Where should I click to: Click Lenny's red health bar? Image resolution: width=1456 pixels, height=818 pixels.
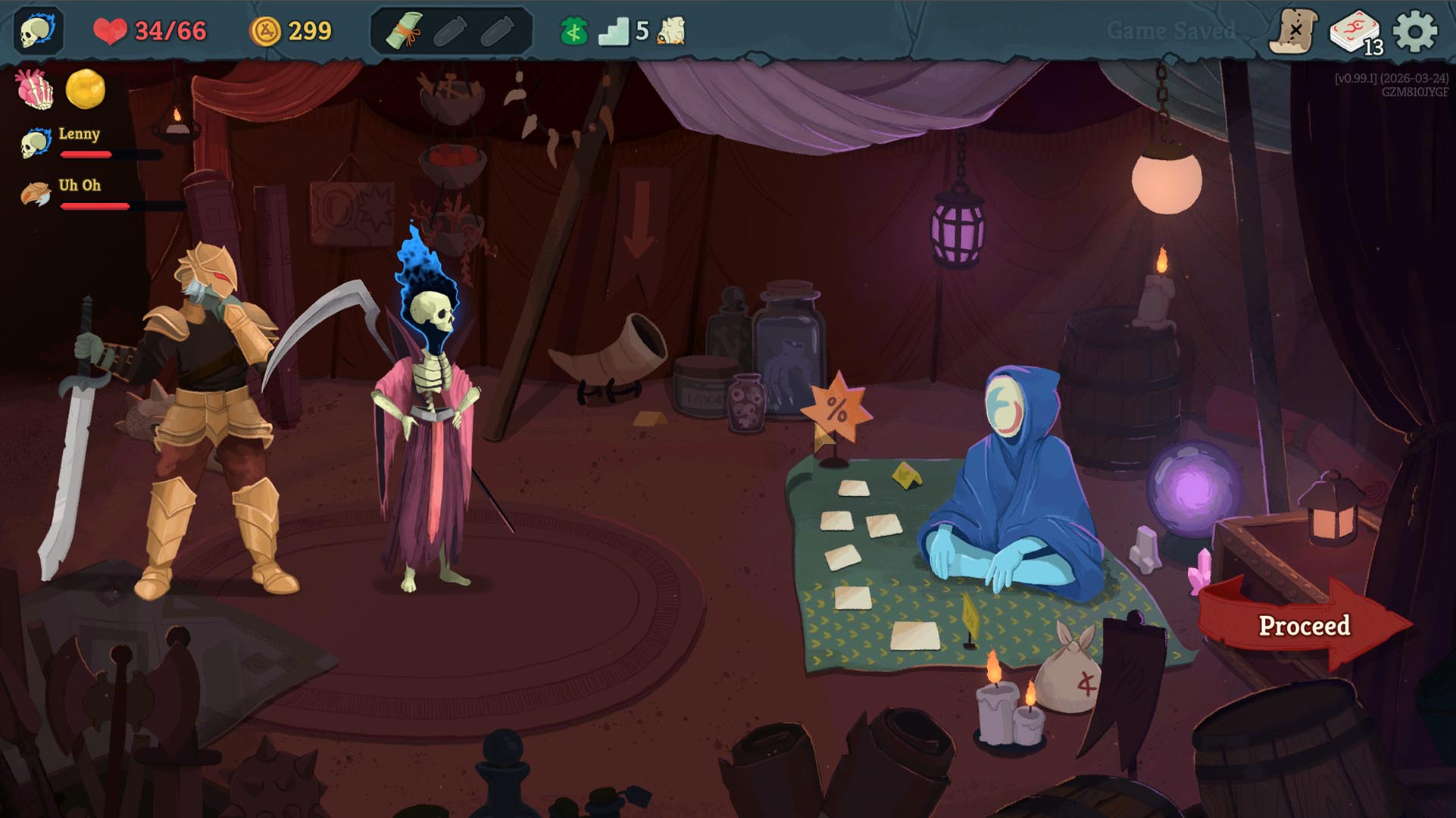pyautogui.click(x=86, y=155)
